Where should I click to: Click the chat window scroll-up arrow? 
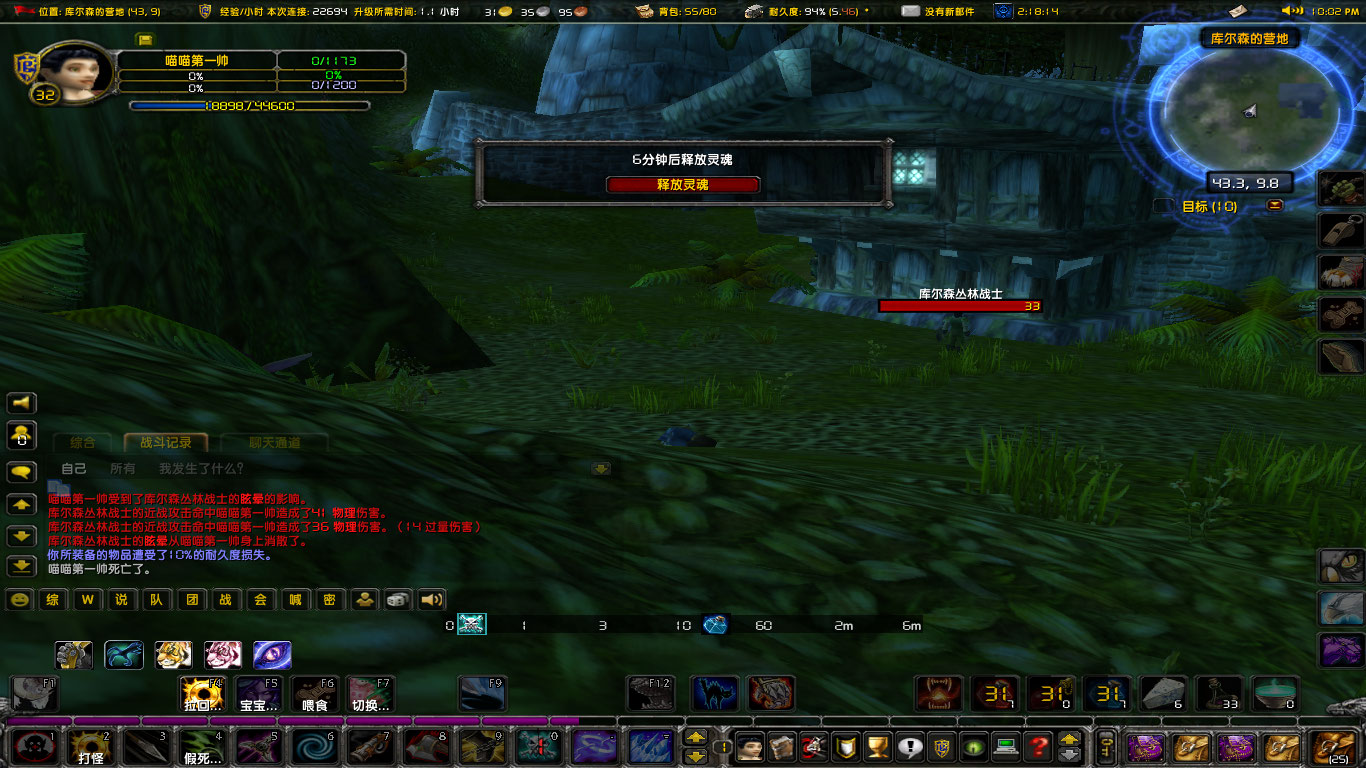pyautogui.click(x=20, y=504)
